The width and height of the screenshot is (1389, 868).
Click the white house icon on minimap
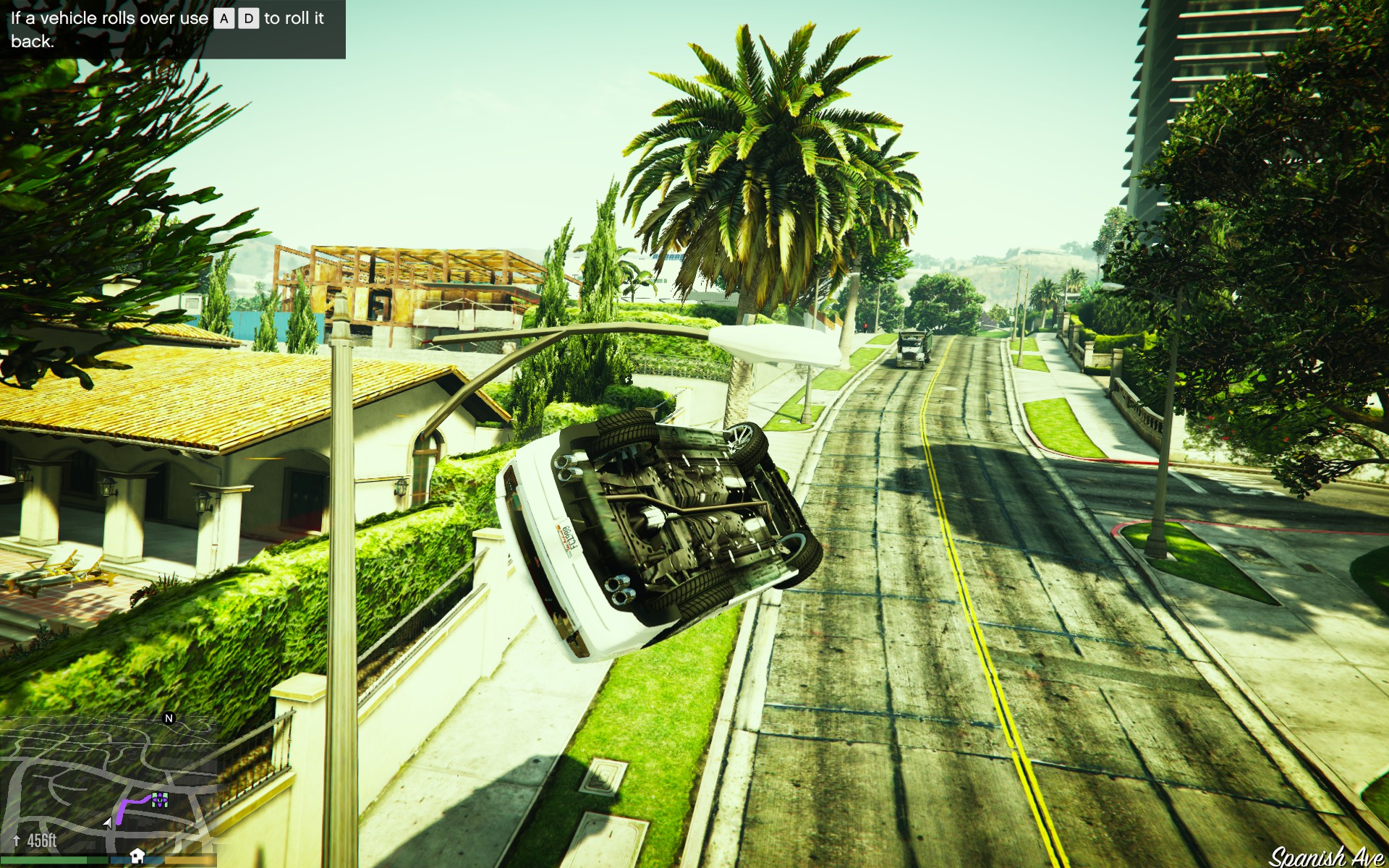tap(137, 856)
